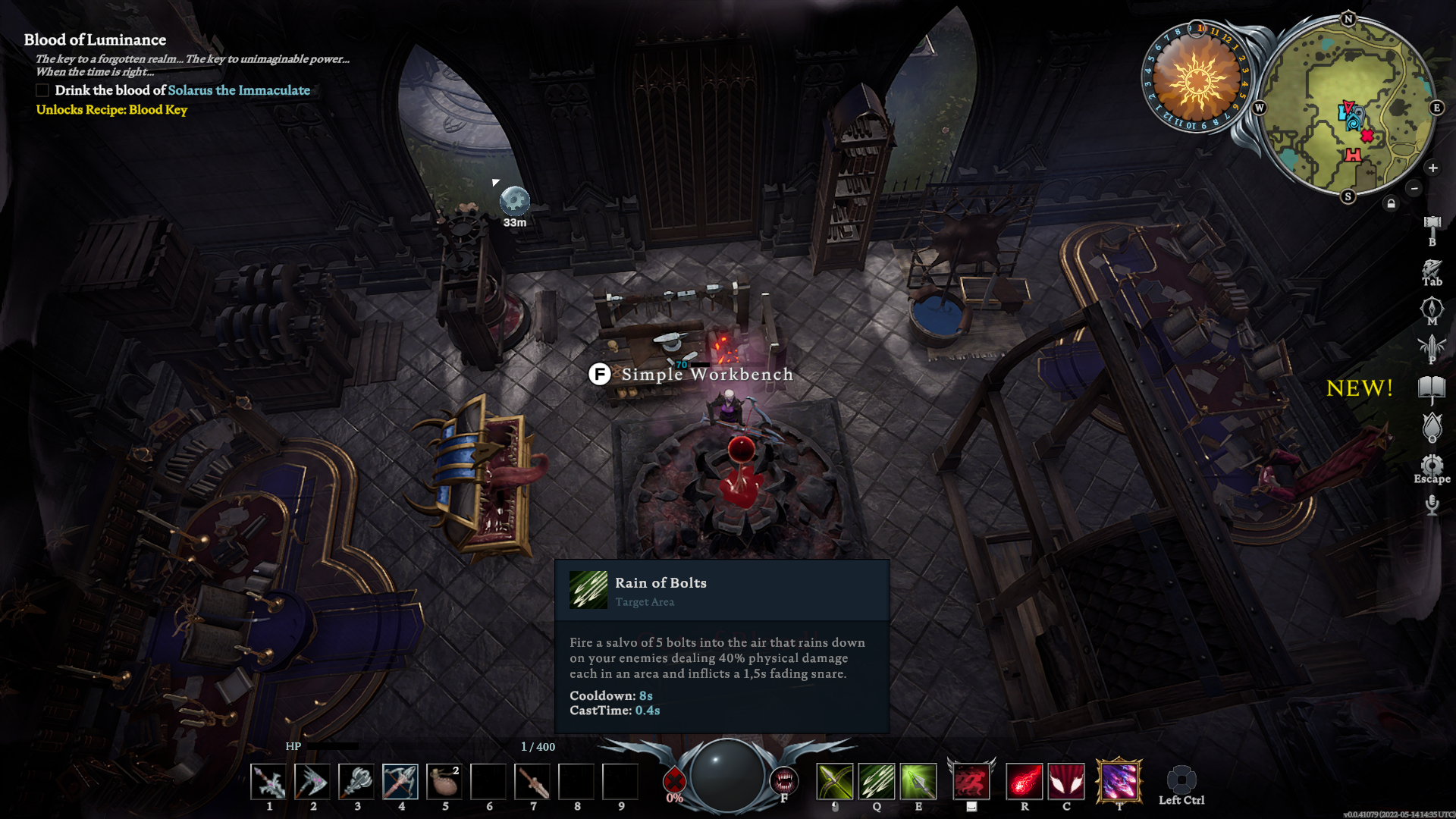Select the crossbow in hotbar slot 4
This screenshot has height=819, width=1456.
[400, 781]
